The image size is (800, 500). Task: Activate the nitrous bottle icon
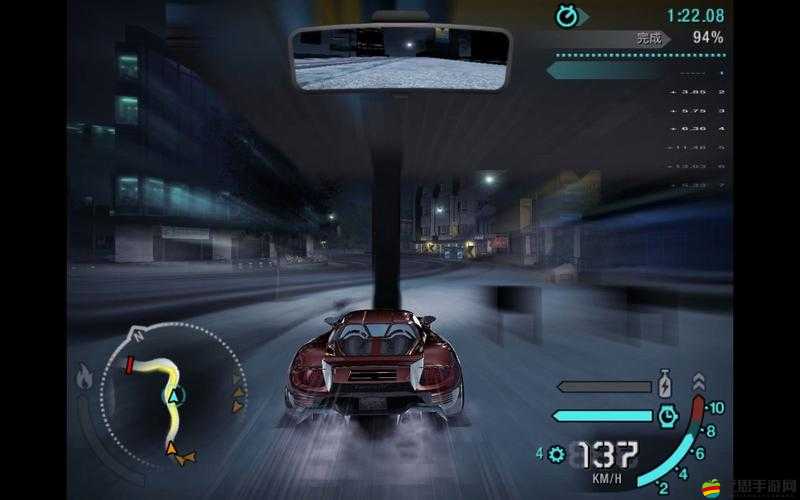665,386
